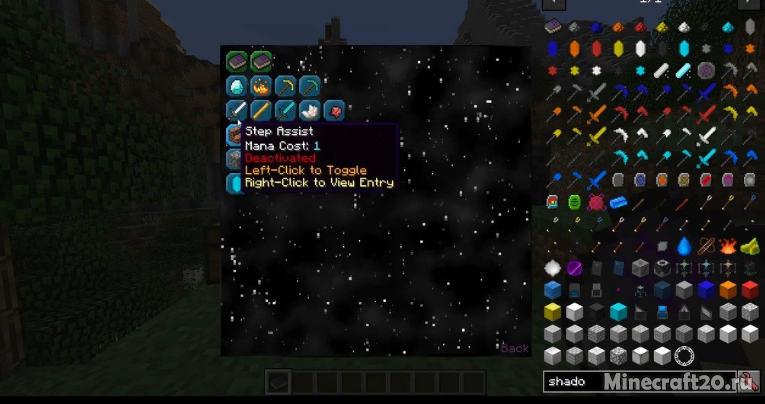Pick the yellow block in the item list
Screen dimensions: 765x404
[x=553, y=312]
